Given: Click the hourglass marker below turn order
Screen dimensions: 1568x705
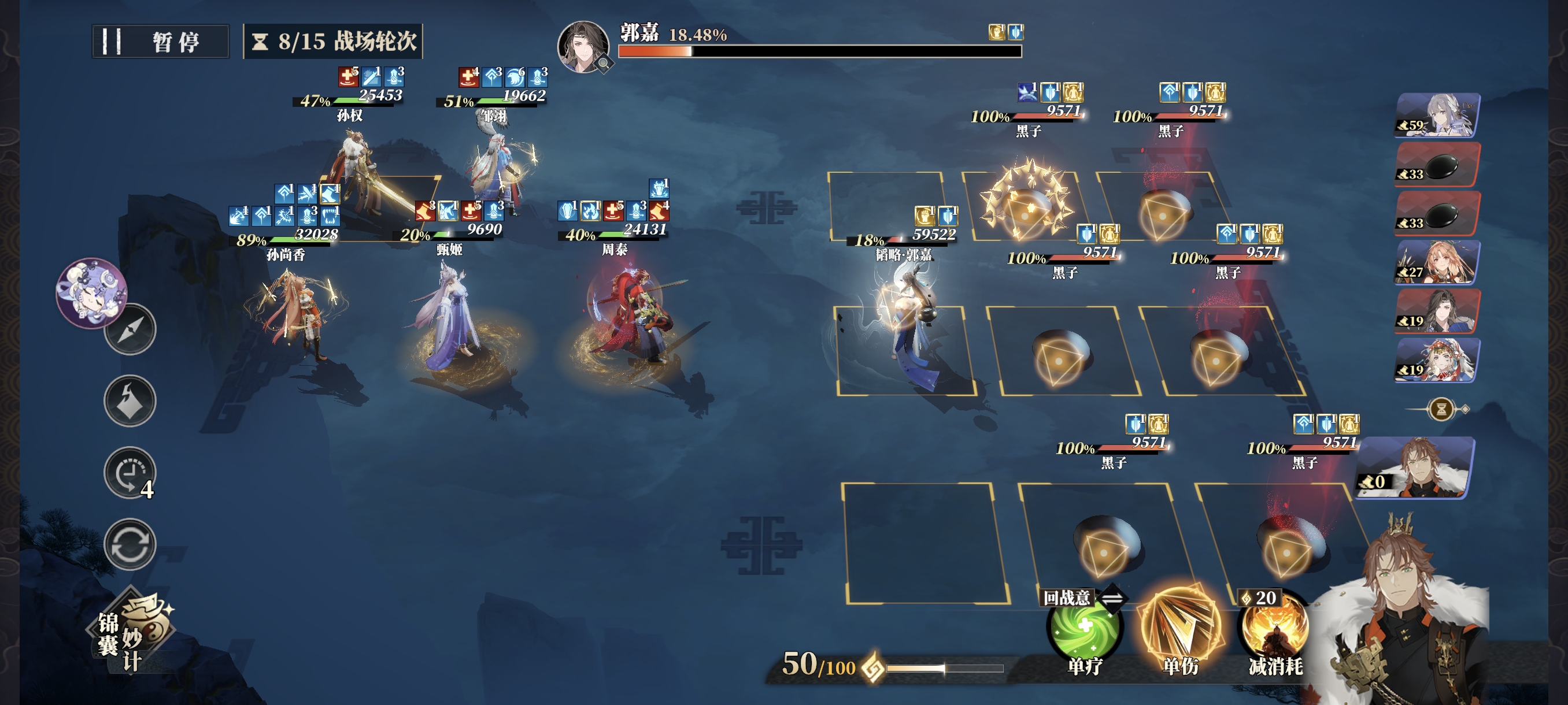Looking at the screenshot, I should tap(1441, 409).
